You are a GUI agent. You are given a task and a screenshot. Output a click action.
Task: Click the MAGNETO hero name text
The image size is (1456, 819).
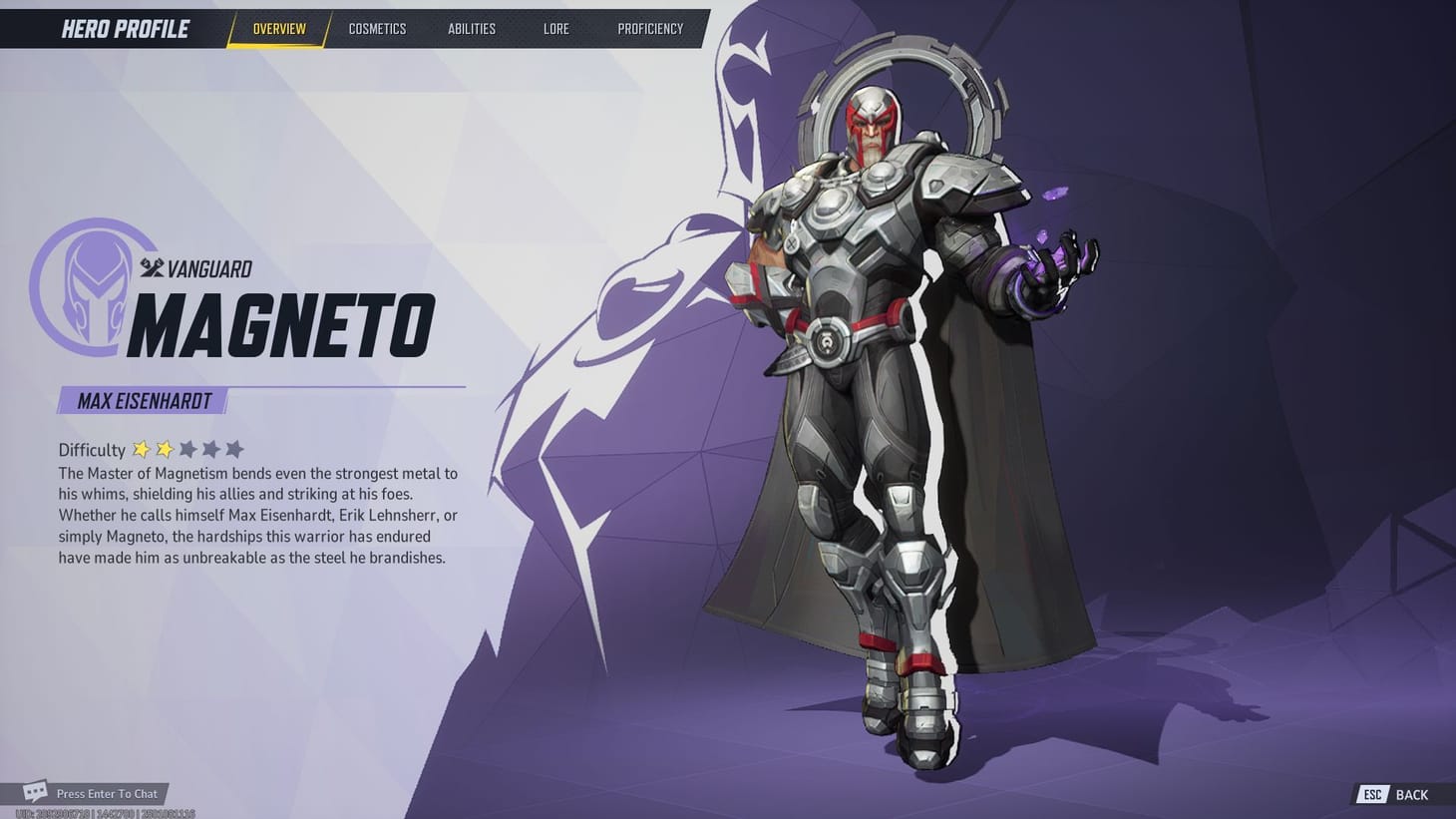tap(282, 321)
